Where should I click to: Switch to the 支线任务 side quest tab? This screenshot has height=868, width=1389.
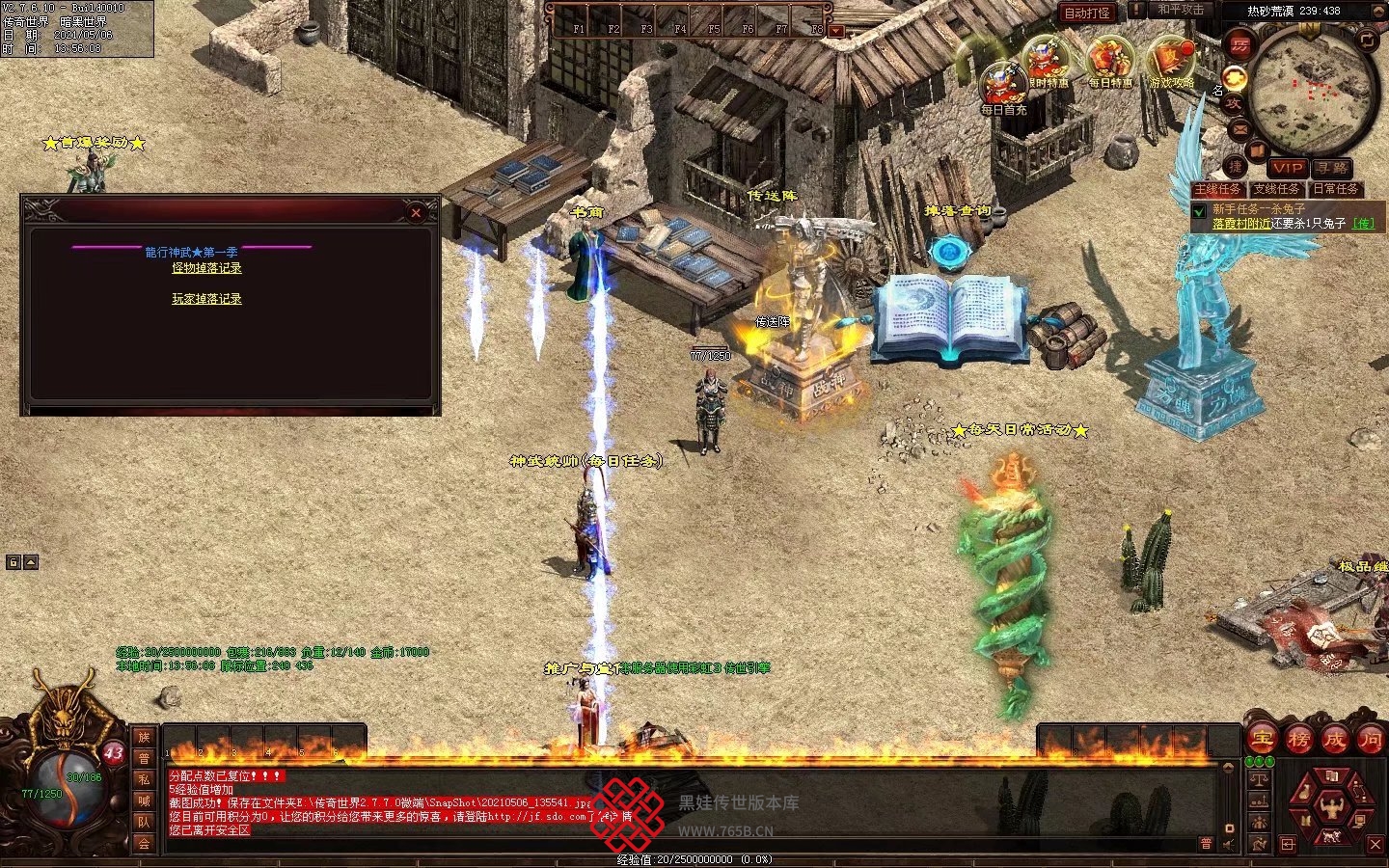tap(1277, 189)
